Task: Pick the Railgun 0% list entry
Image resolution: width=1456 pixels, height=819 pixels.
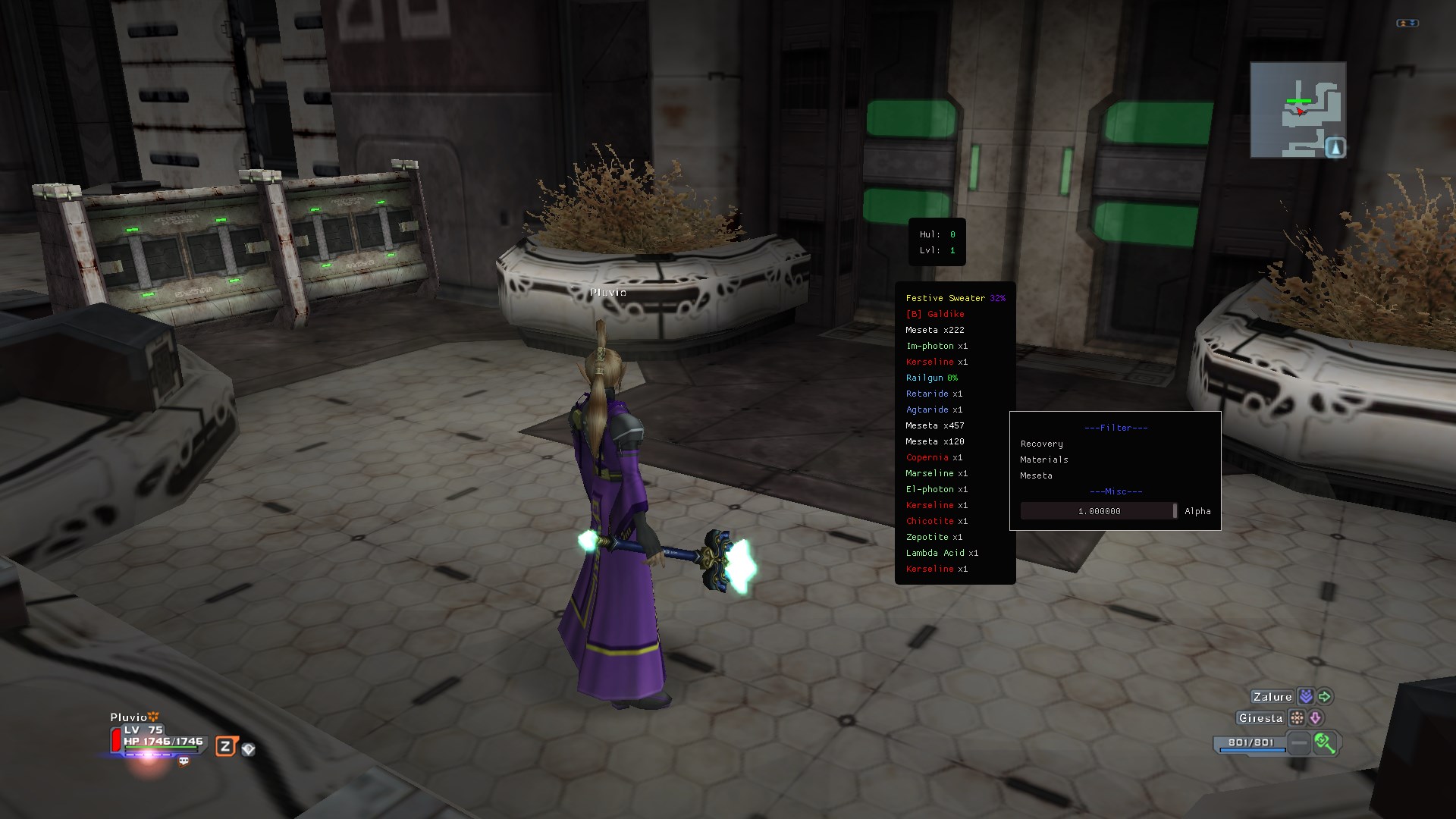Action: point(931,378)
